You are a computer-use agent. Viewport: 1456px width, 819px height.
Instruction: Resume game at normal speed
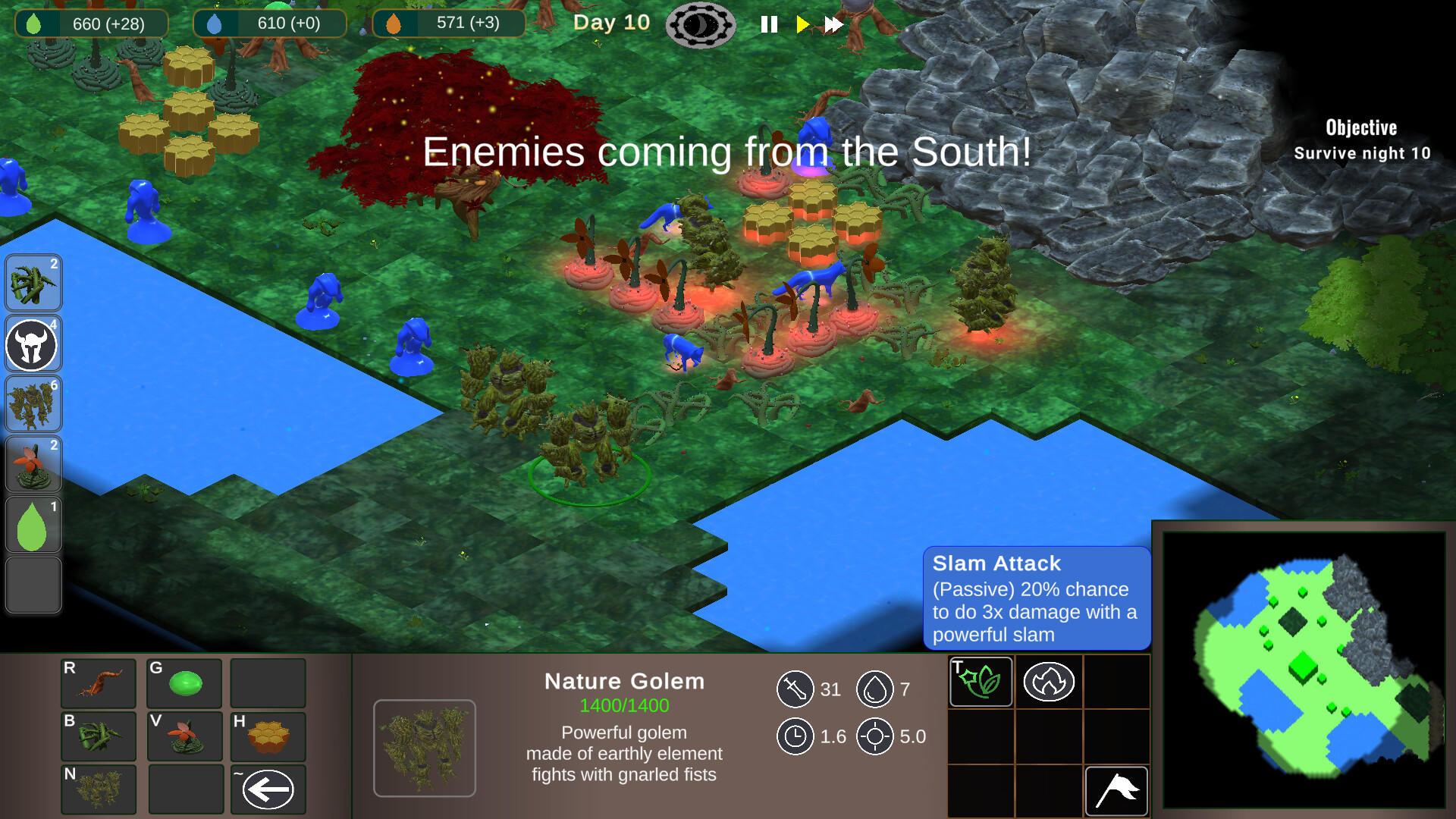click(x=802, y=24)
